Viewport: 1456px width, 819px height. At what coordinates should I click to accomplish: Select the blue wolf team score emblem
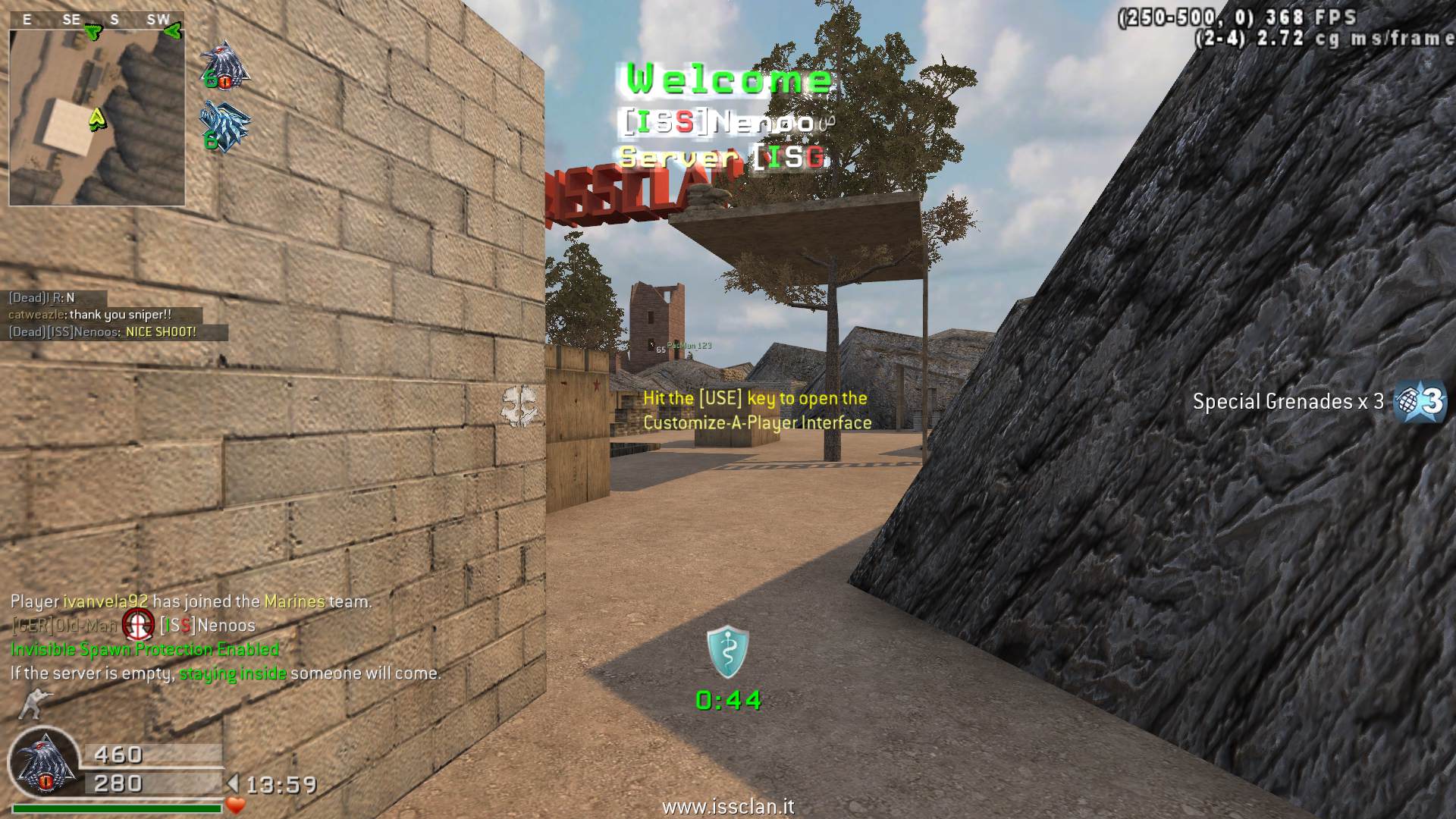(224, 127)
